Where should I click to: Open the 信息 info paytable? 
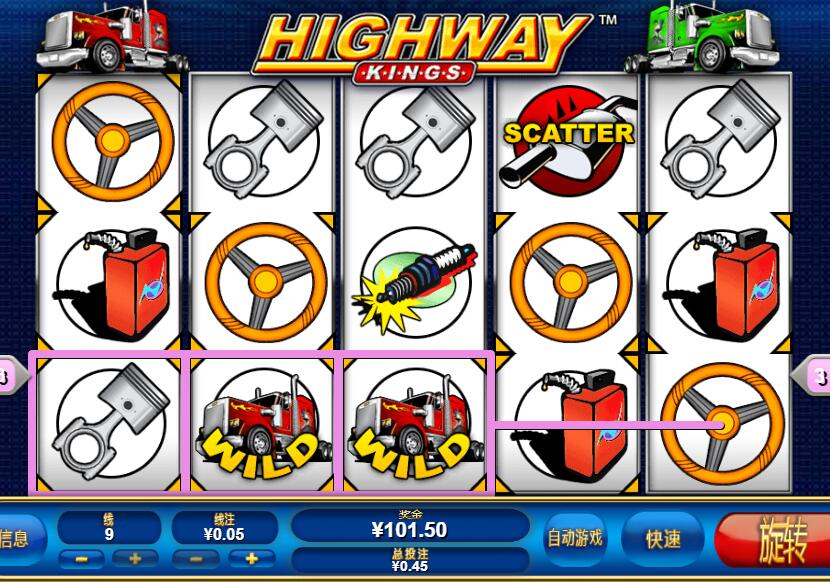16,539
